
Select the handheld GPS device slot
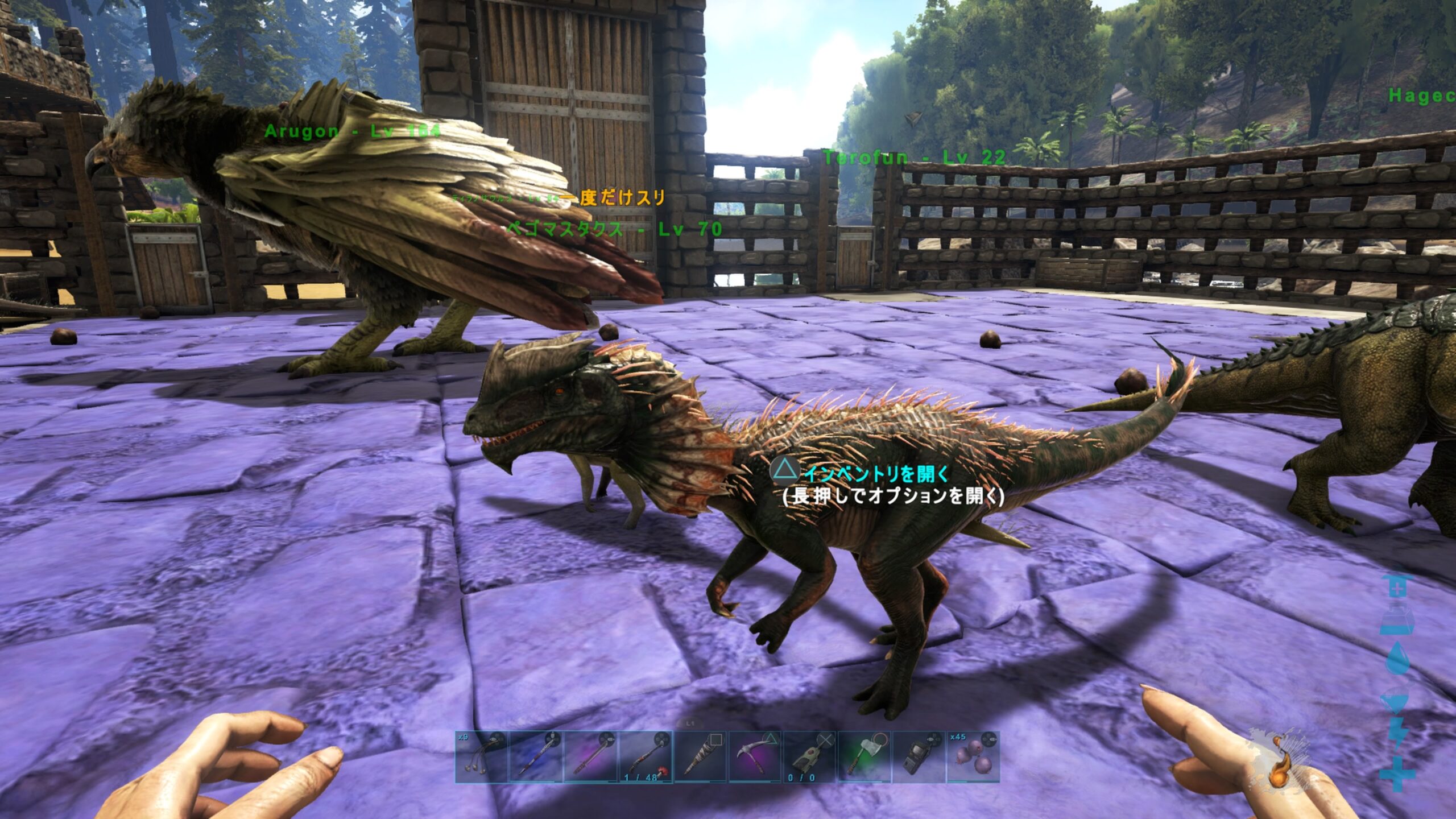click(x=919, y=757)
